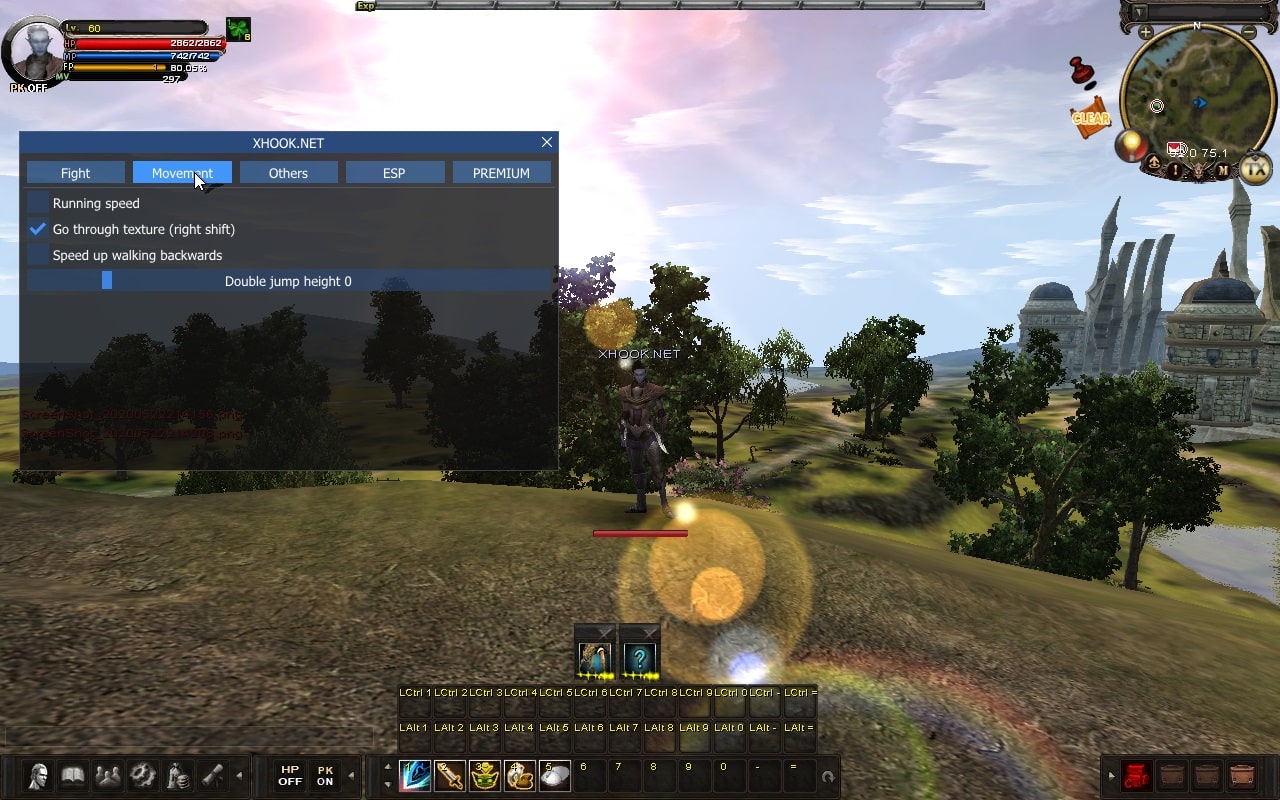Viewport: 1280px width, 800px height.
Task: Open the skill book icon
Action: 72,775
